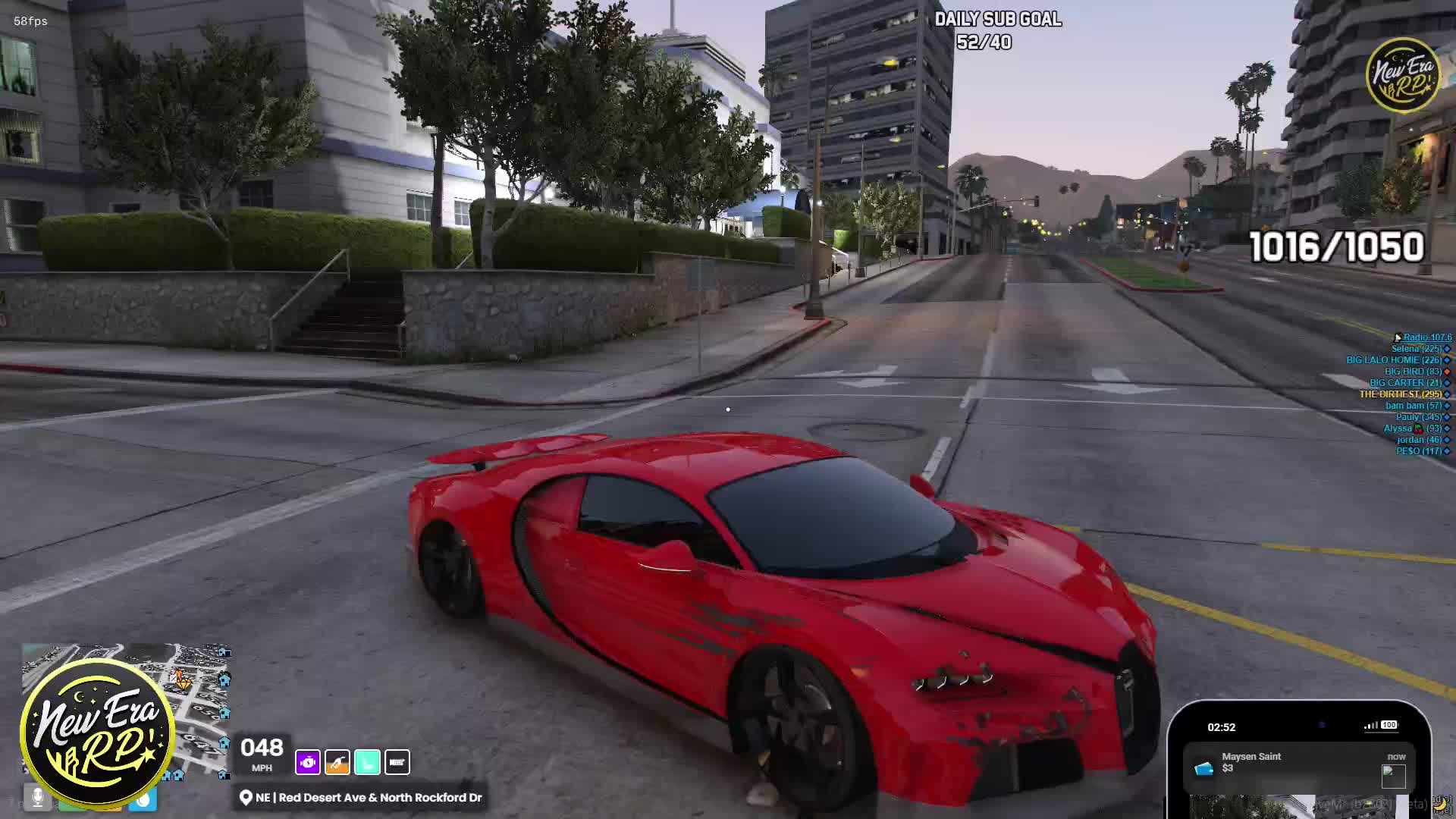Select PESO radio member entry
The width and height of the screenshot is (1456, 819).
tap(1418, 451)
